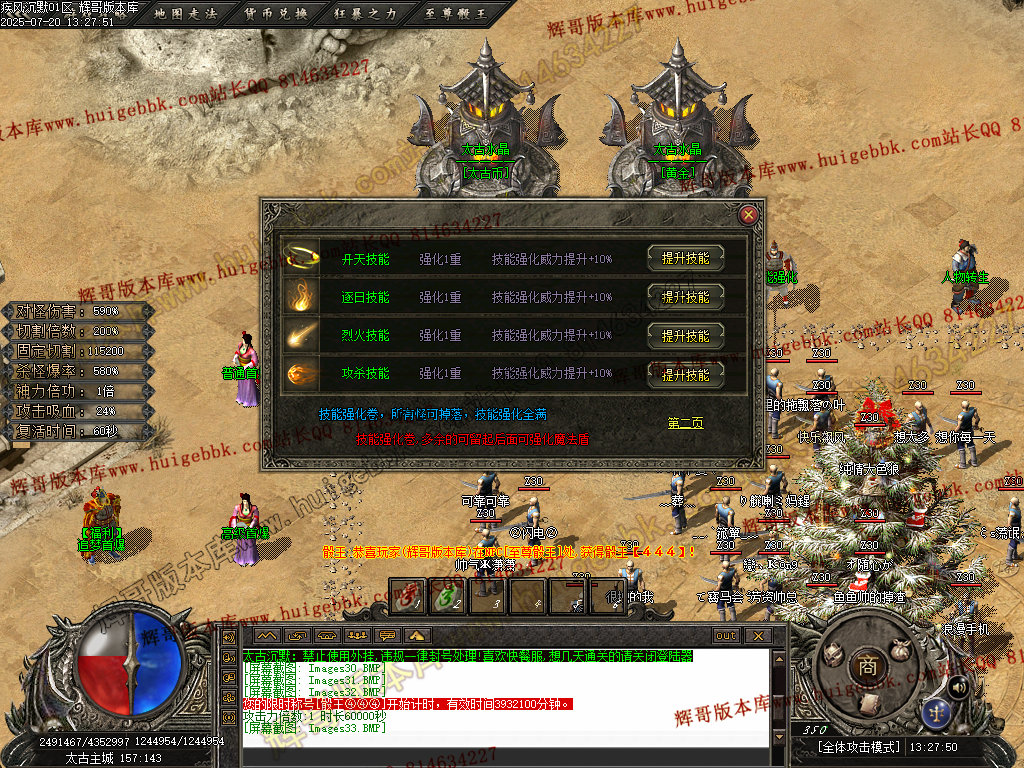Close the skill enhancement window
Viewport: 1024px width, 768px height.
point(748,215)
